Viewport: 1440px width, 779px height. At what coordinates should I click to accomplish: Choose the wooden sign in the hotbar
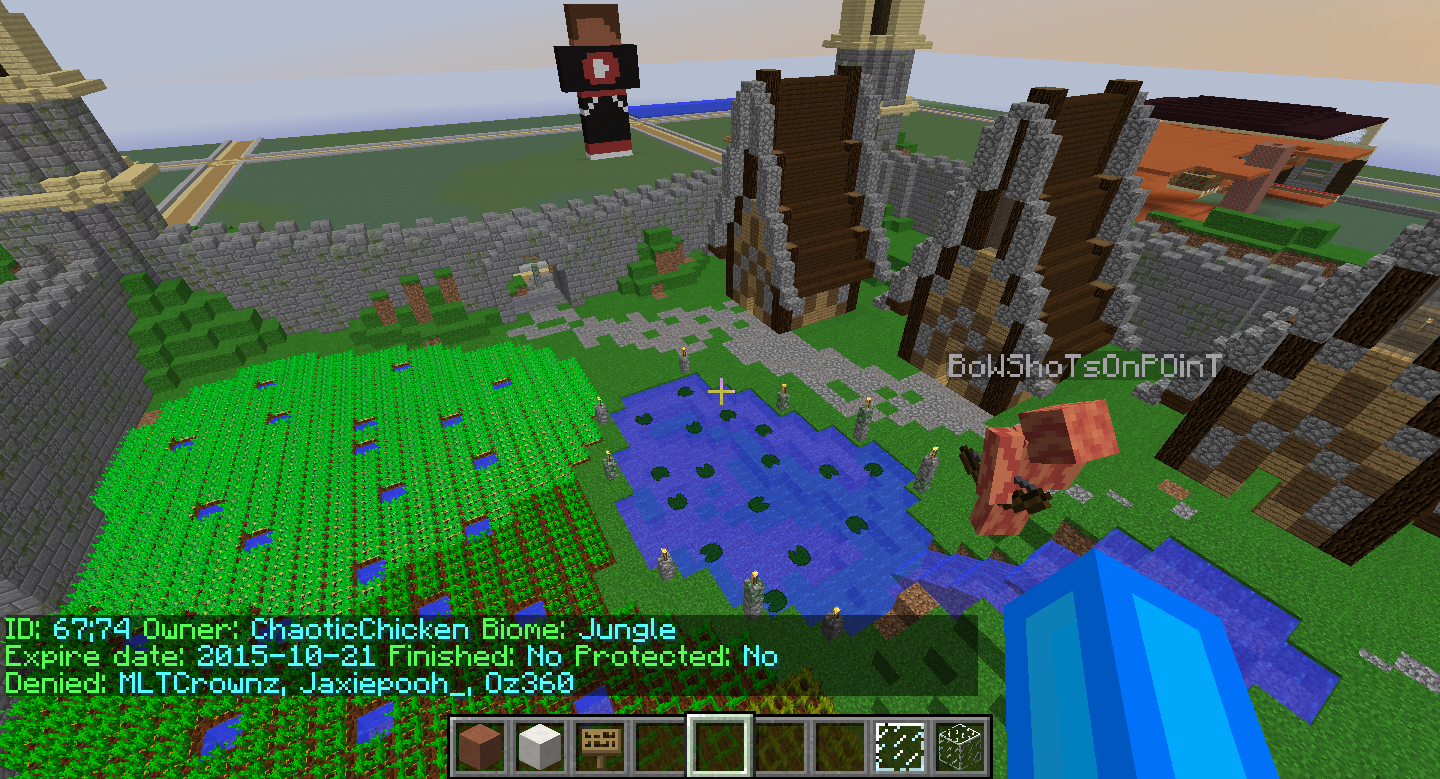click(600, 746)
